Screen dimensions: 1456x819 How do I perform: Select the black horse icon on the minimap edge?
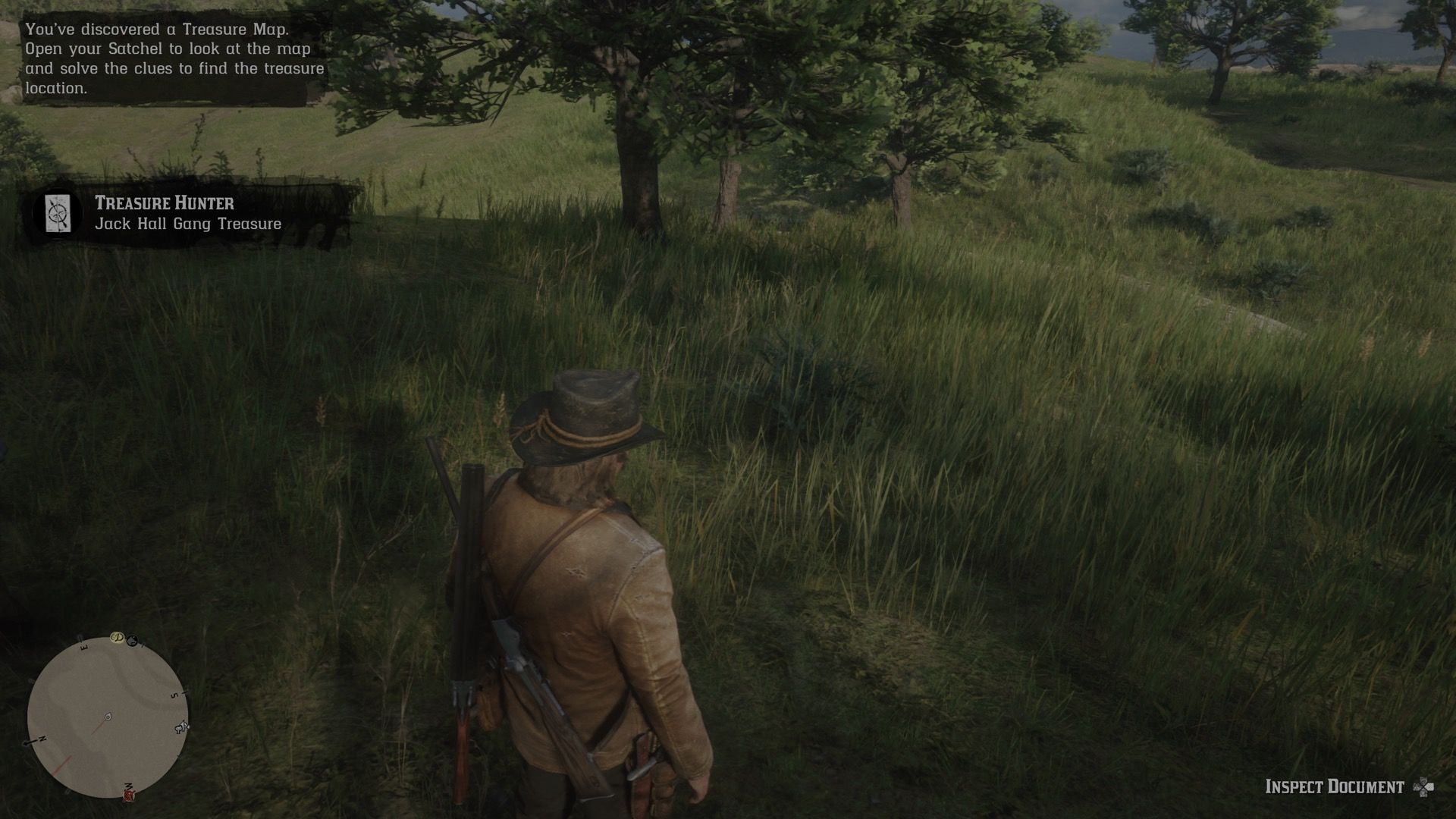131,639
